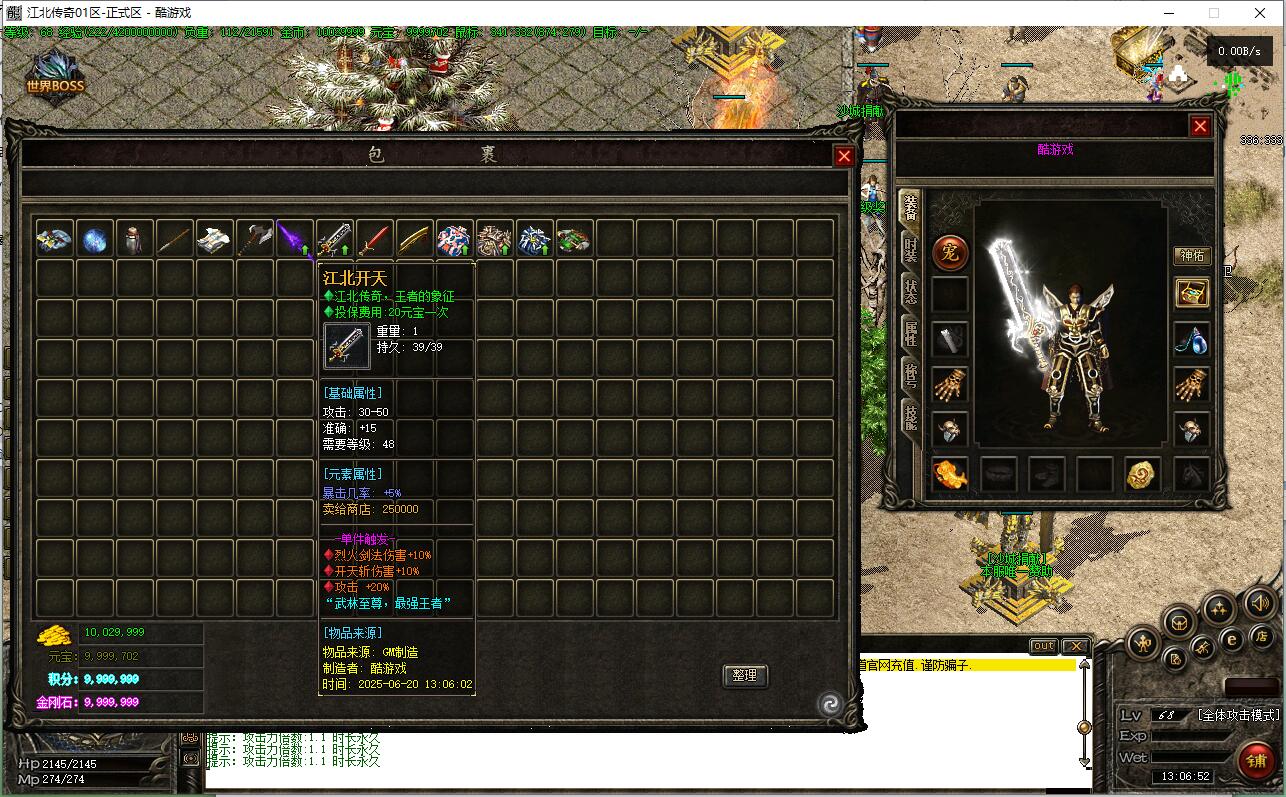This screenshot has width=1286, height=797.
Task: Open the red 铺 stall button
Action: point(1256,761)
